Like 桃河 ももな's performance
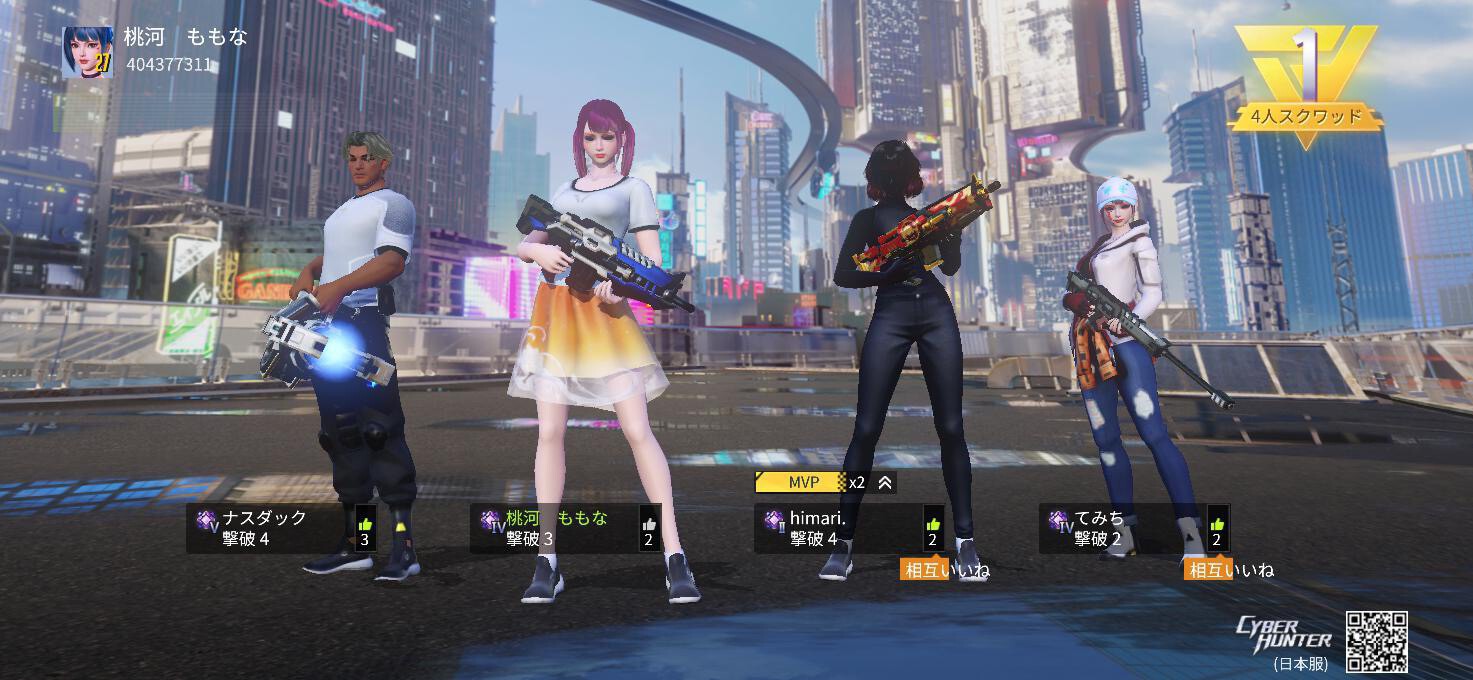 649,524
